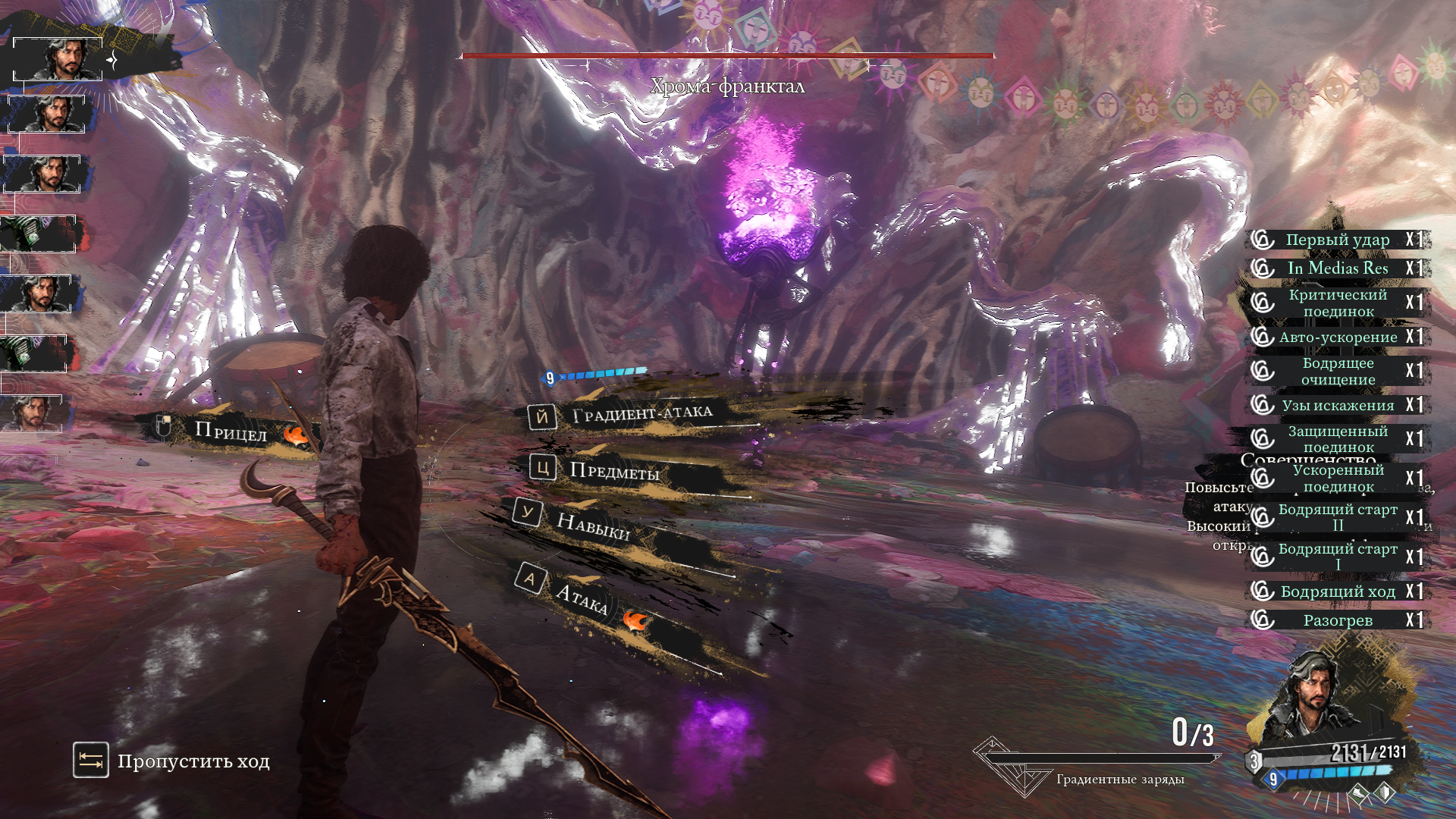Select the Атака attack command

(581, 598)
